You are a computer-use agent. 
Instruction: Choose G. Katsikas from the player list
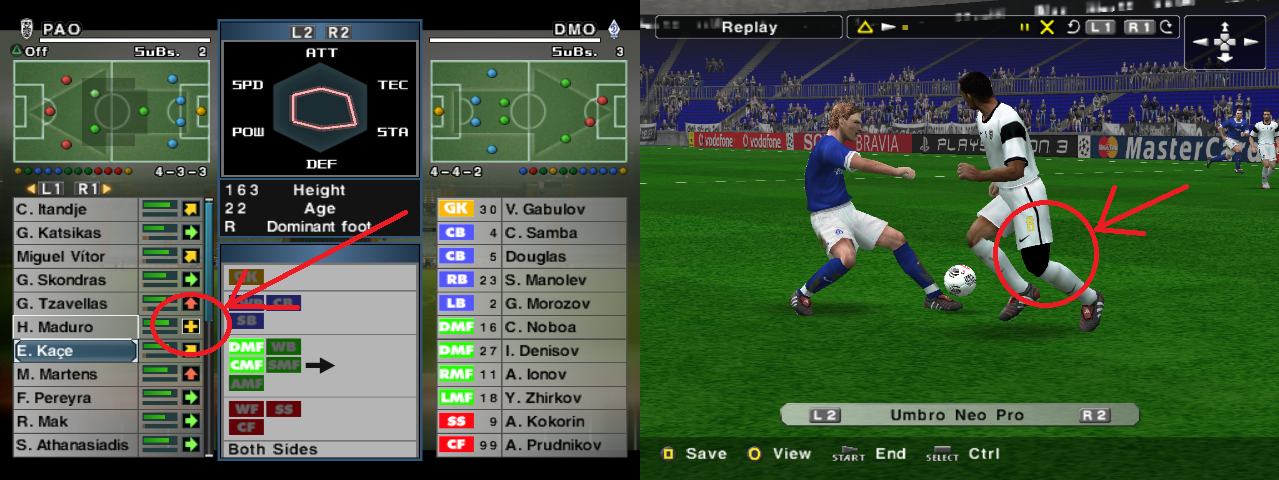pos(75,233)
